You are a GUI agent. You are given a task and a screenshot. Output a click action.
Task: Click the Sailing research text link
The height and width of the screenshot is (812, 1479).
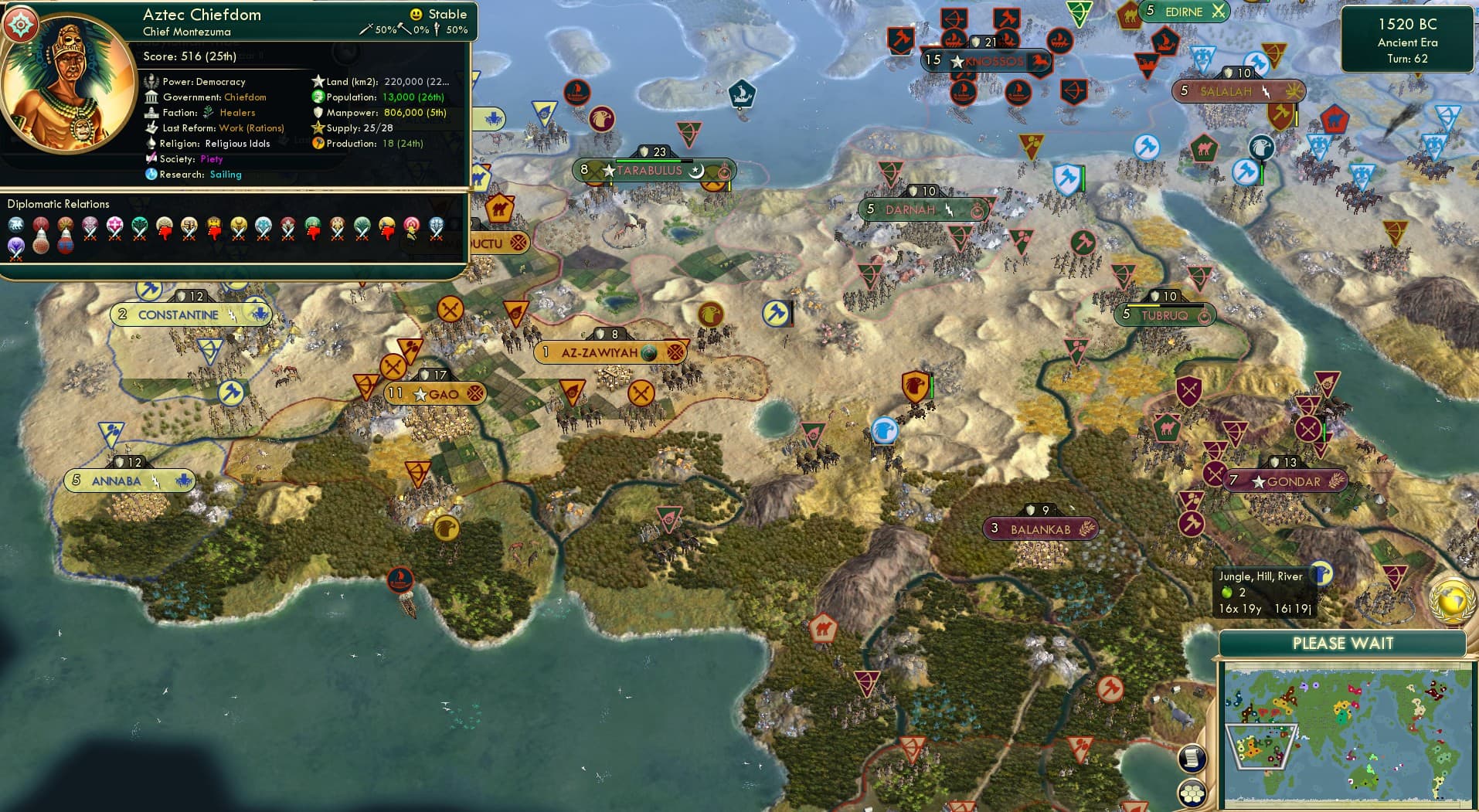(x=225, y=175)
